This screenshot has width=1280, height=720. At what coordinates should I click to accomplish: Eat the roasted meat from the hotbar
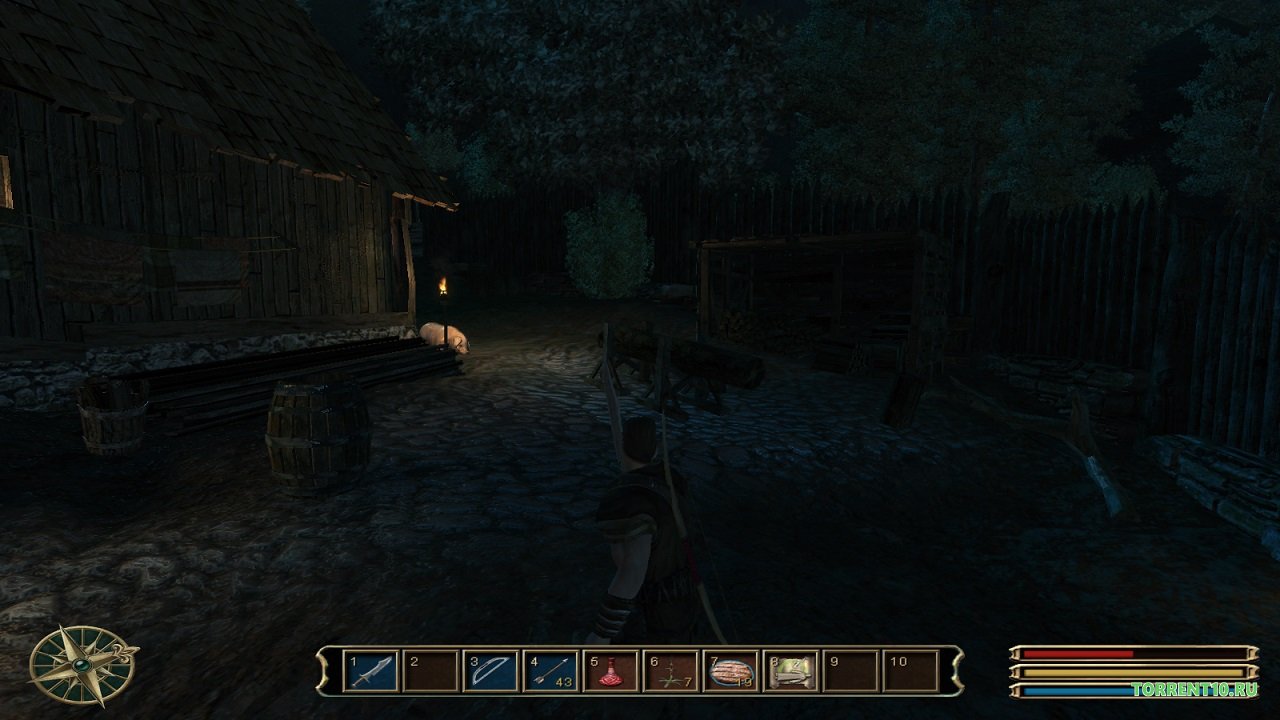(x=731, y=670)
